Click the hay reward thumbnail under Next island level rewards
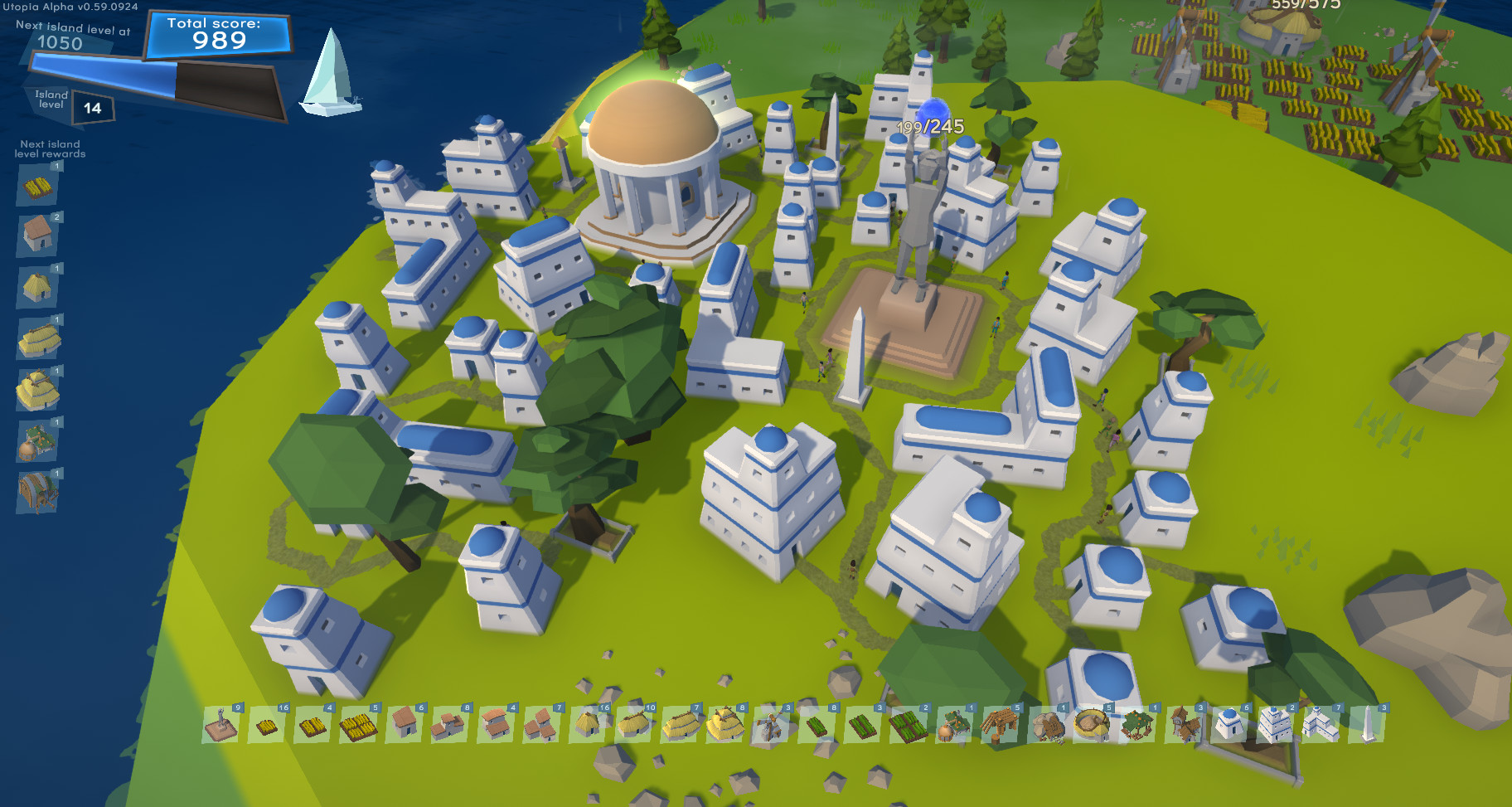The height and width of the screenshot is (807, 1512). tap(36, 186)
